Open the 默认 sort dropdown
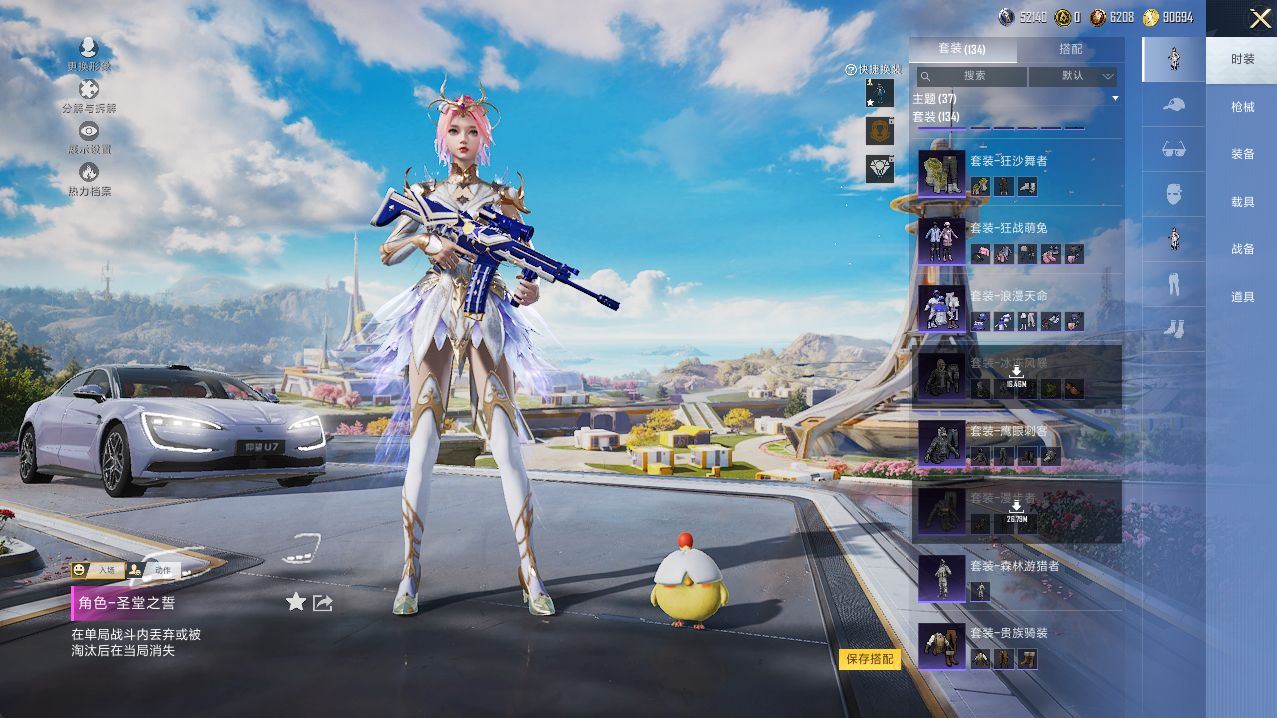This screenshot has height=718, width=1277. [1073, 76]
